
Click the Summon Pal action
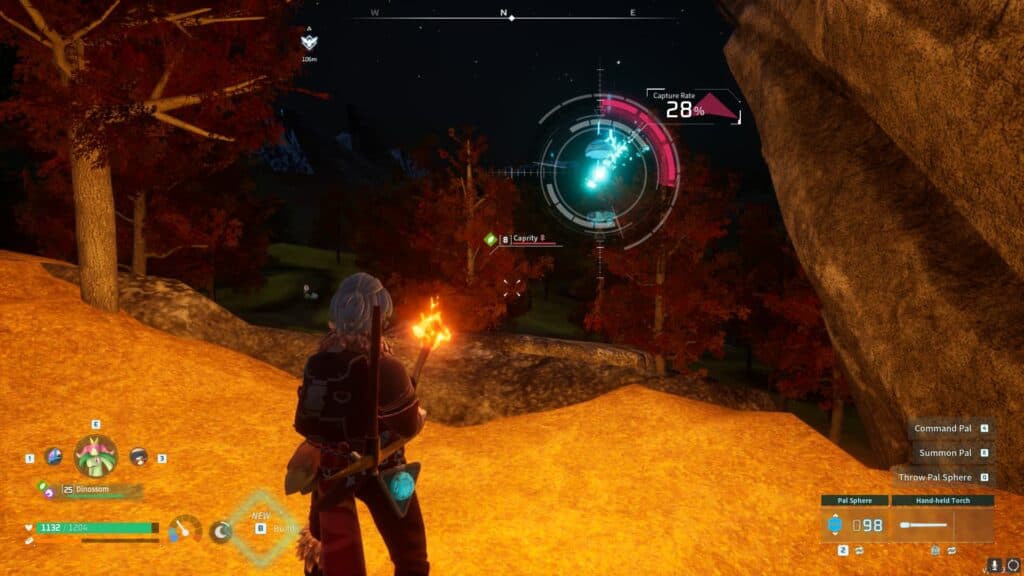pos(945,453)
